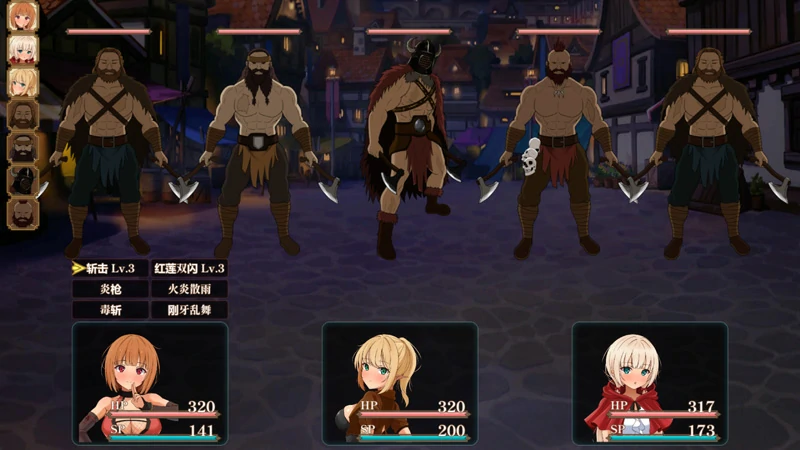Screen dimensions: 800x450
Task: Pick the 火炎散雨 skill
Action: click(x=189, y=289)
